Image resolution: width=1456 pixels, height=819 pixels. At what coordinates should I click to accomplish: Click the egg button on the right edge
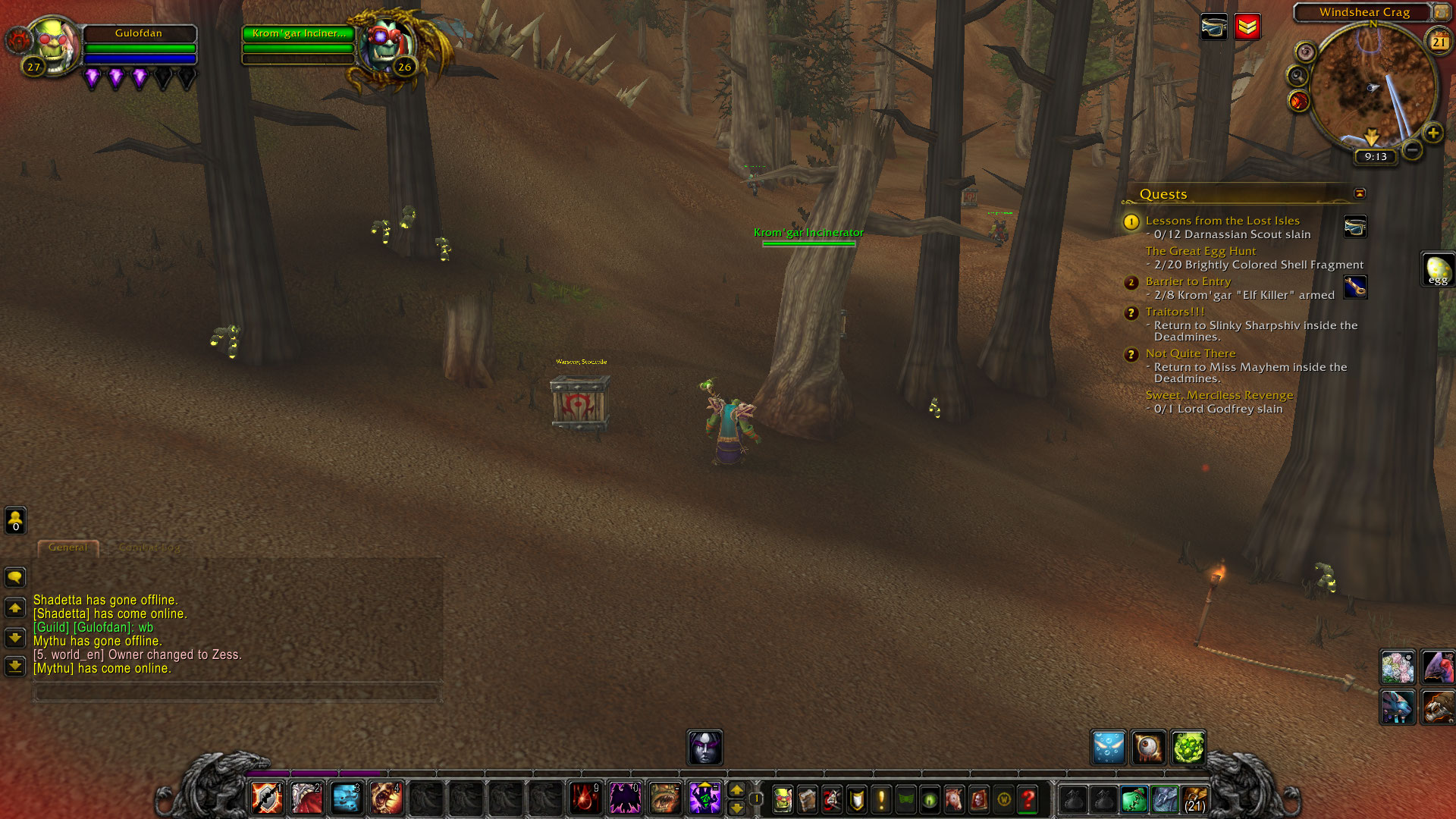pos(1438,270)
